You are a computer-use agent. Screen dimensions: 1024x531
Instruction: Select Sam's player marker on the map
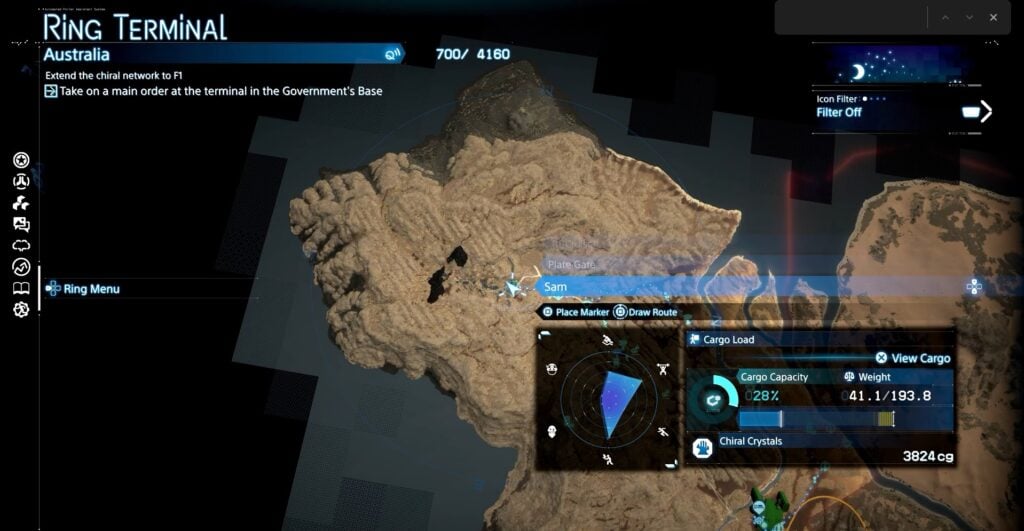(x=513, y=288)
